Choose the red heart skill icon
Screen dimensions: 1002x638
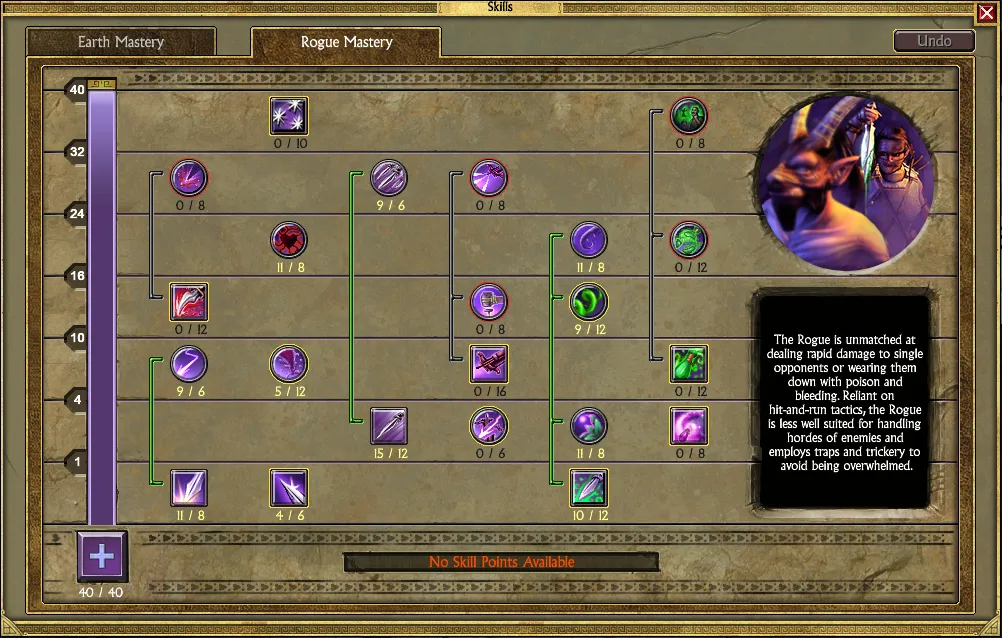pyautogui.click(x=289, y=240)
